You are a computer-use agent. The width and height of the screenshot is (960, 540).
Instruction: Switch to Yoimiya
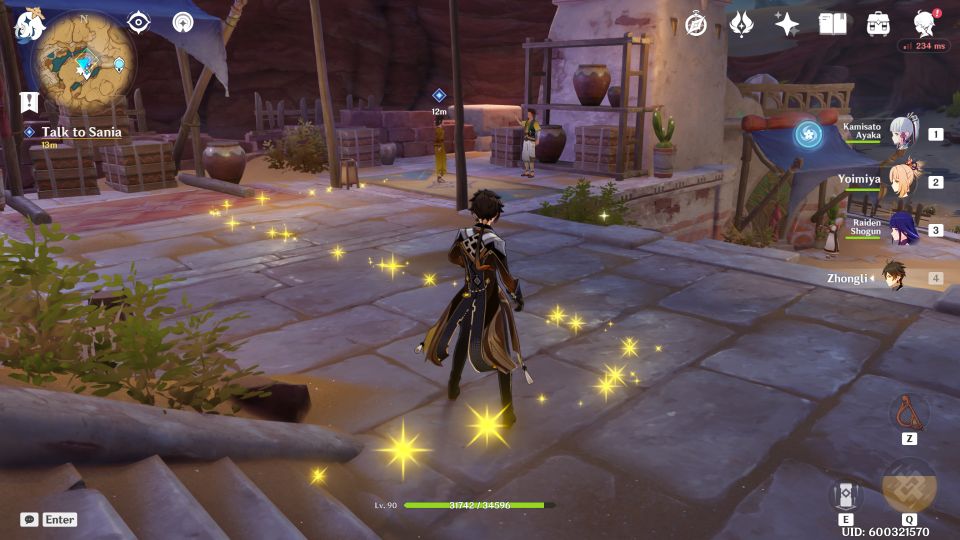click(903, 182)
